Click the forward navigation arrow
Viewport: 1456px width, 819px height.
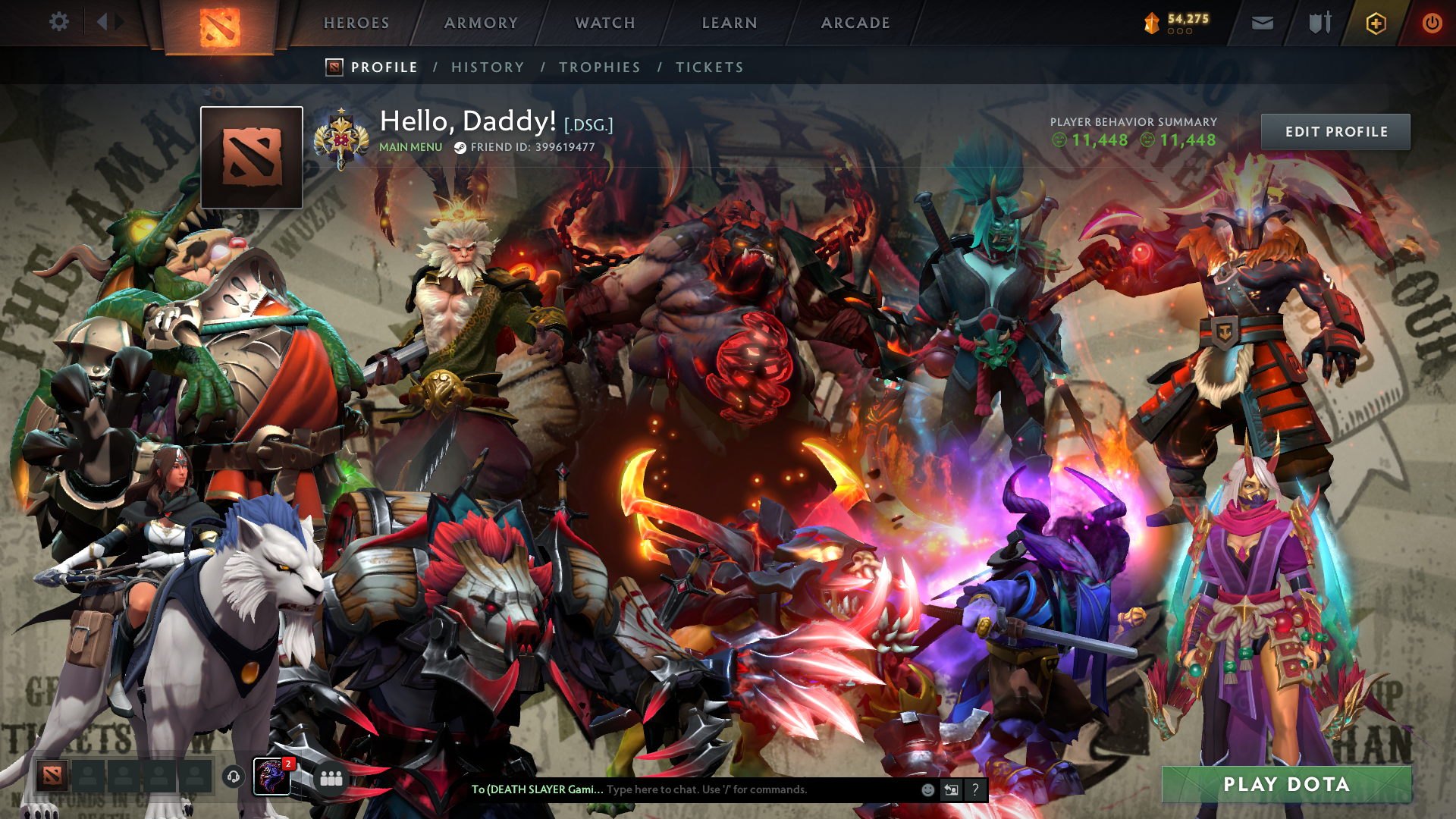pos(119,21)
